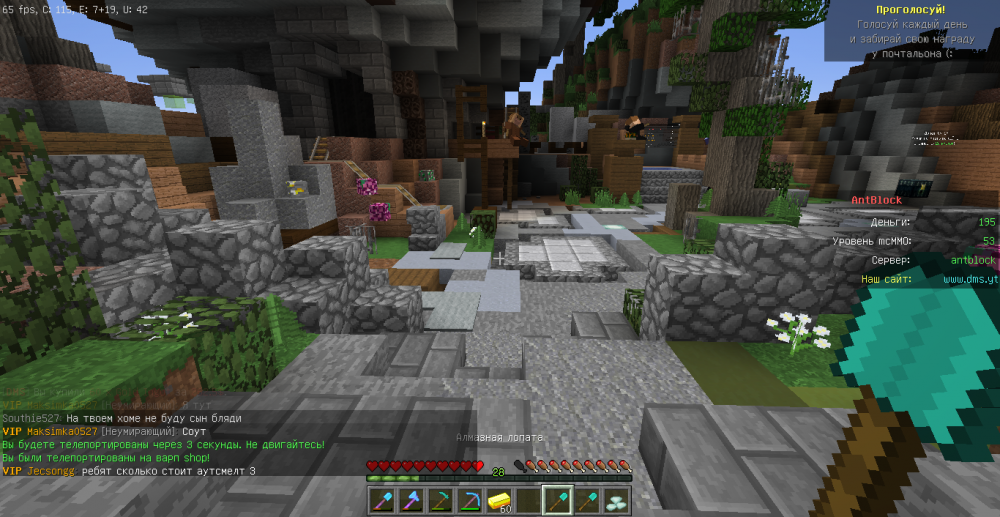Select the stack of 60 gold ingots
The image size is (1000, 517).
click(499, 500)
